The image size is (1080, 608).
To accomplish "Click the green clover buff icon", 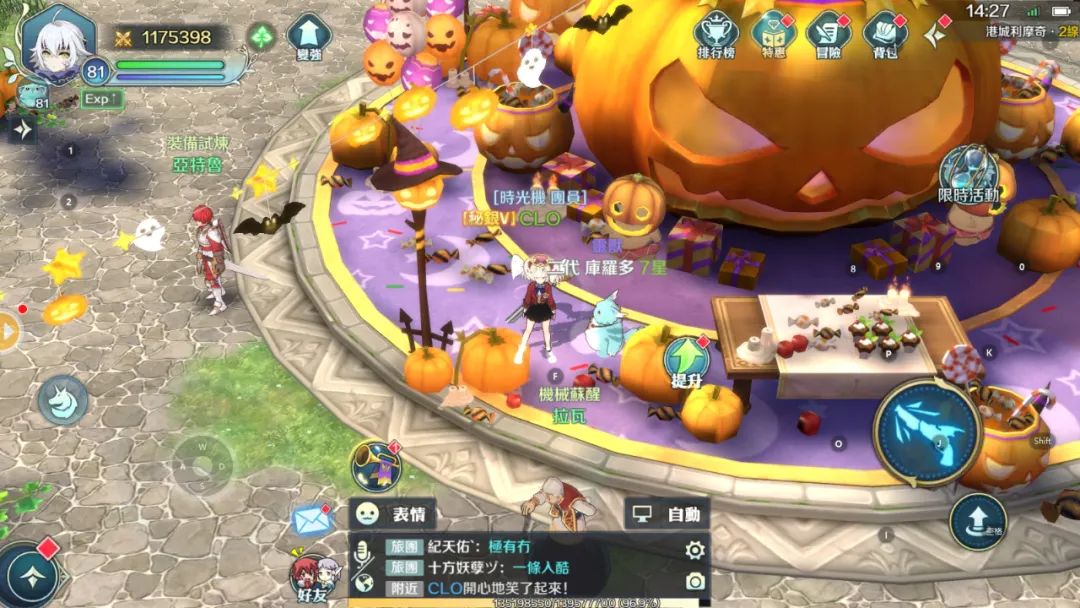I will click(262, 38).
